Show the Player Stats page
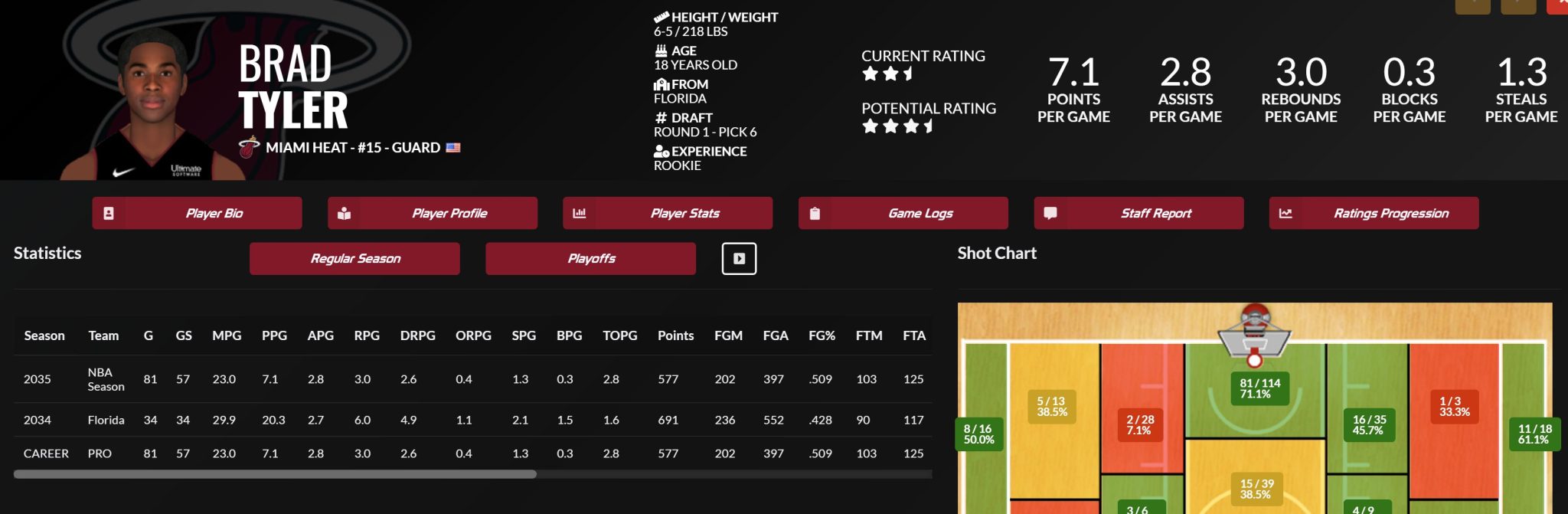The height and width of the screenshot is (514, 1568). pos(668,213)
